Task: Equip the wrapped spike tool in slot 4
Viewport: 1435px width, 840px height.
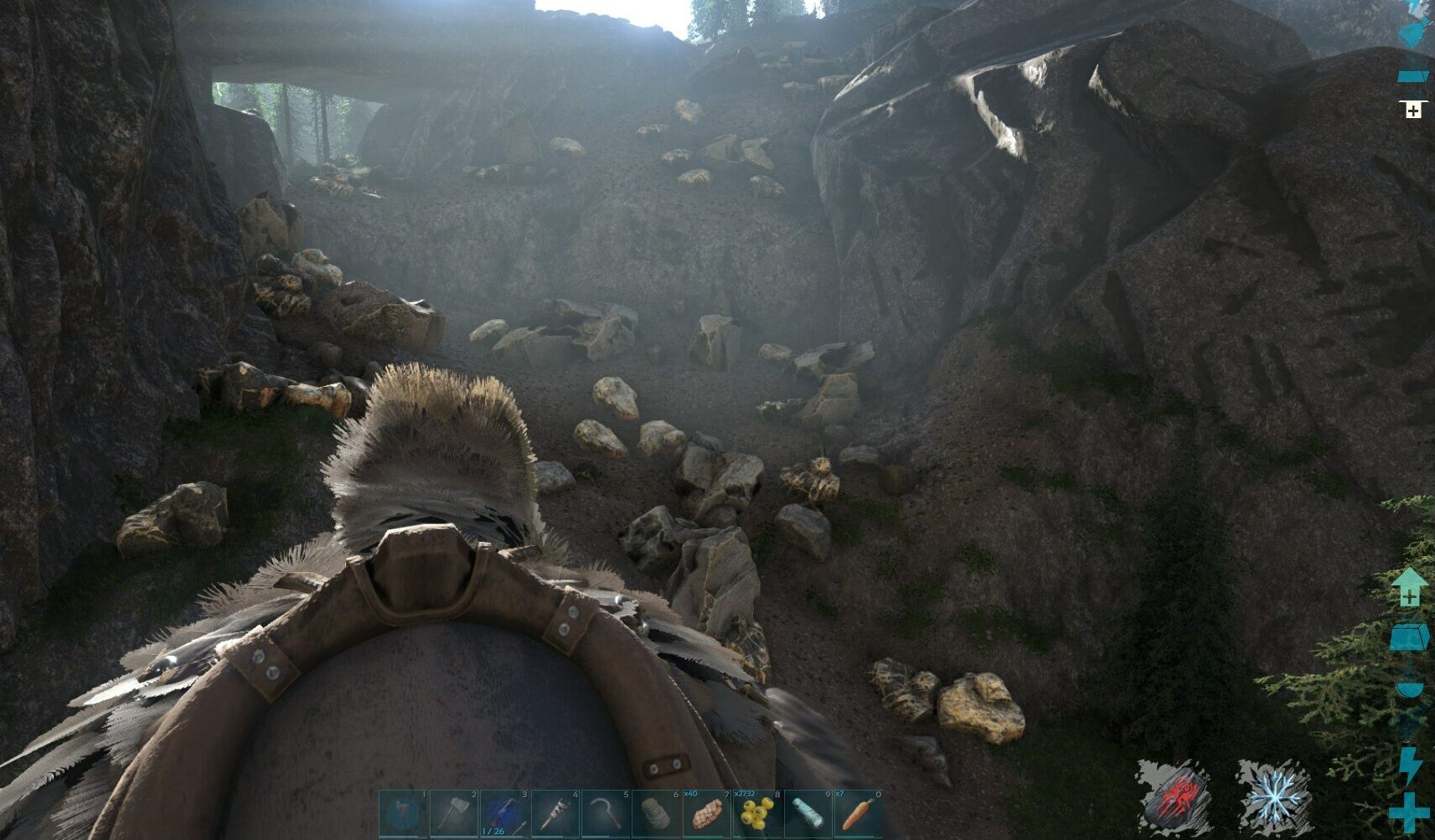Action: coord(555,813)
